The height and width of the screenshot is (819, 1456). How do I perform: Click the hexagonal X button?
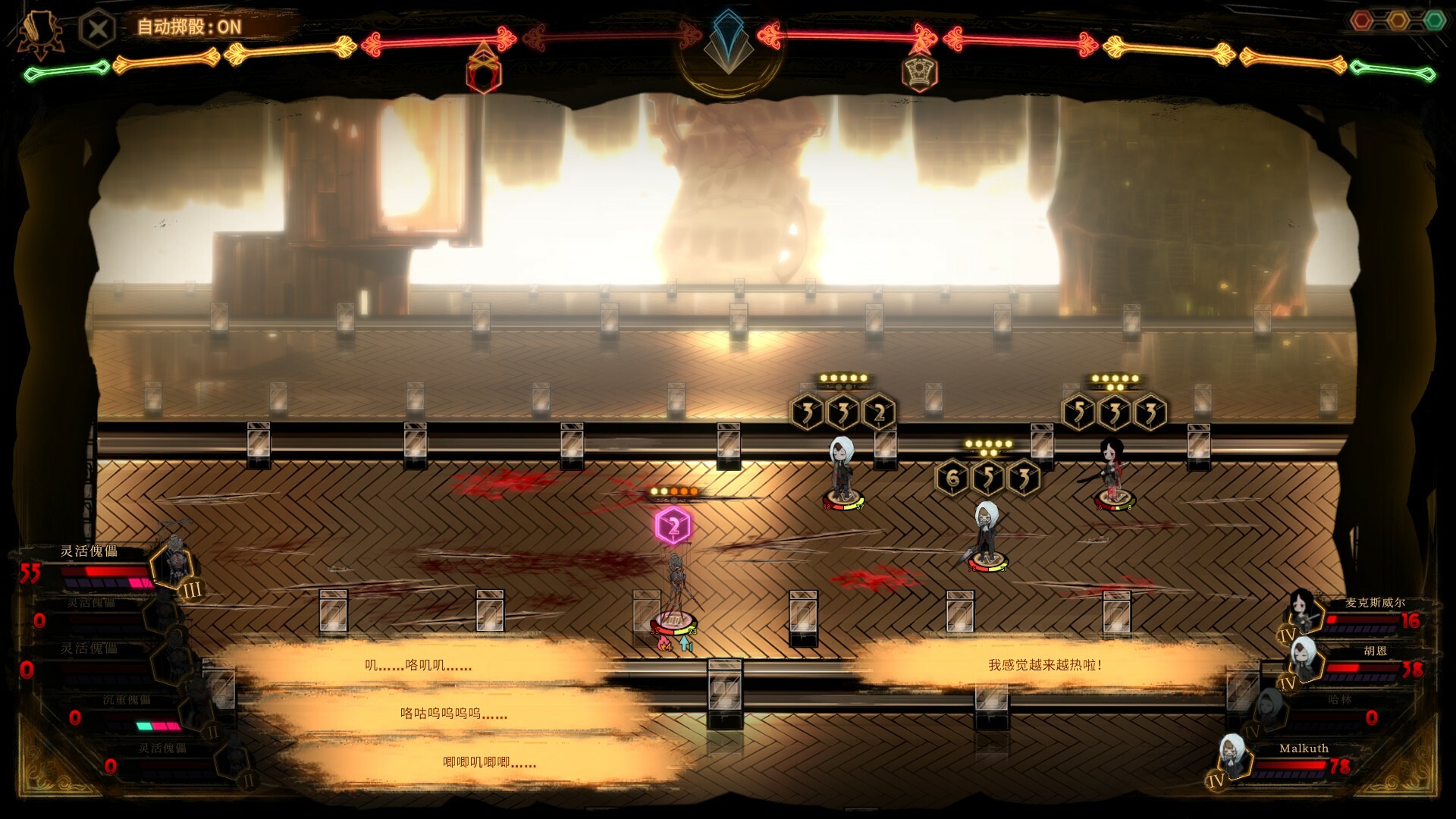coord(97,30)
